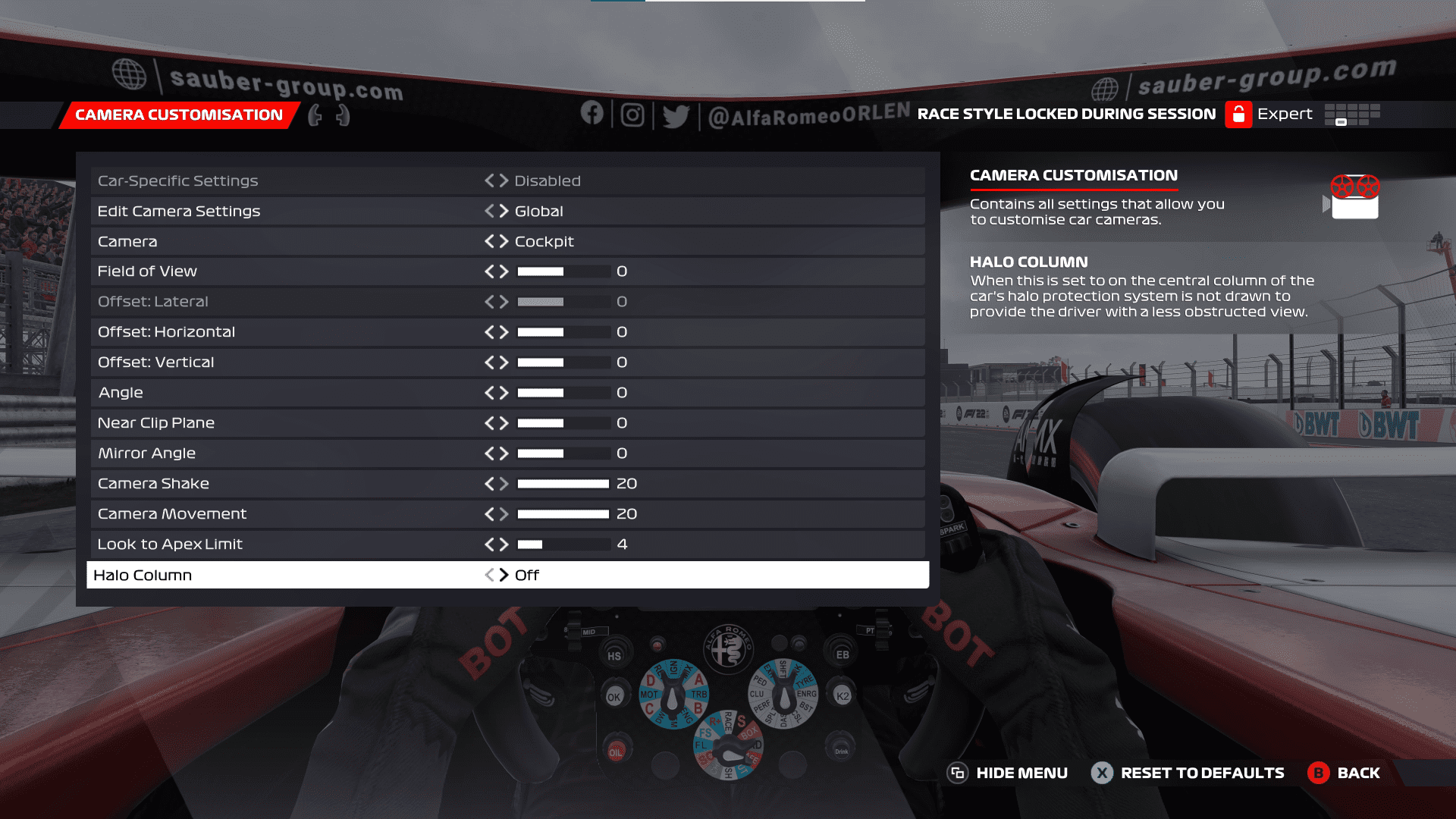Click the film reel icon in Camera Customisation panel
The width and height of the screenshot is (1456, 819).
coord(1357,196)
